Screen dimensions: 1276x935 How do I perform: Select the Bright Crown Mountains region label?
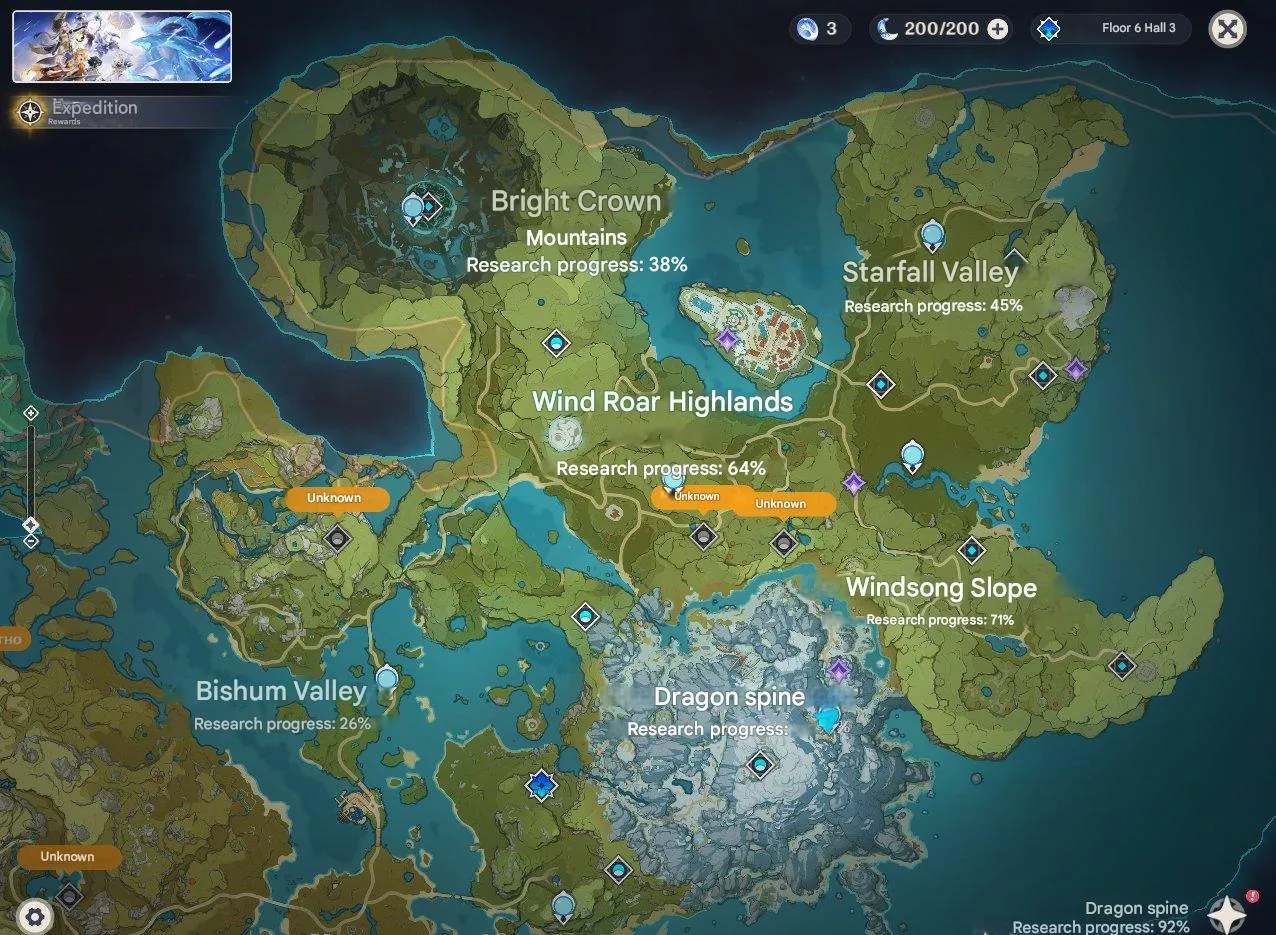tap(576, 218)
